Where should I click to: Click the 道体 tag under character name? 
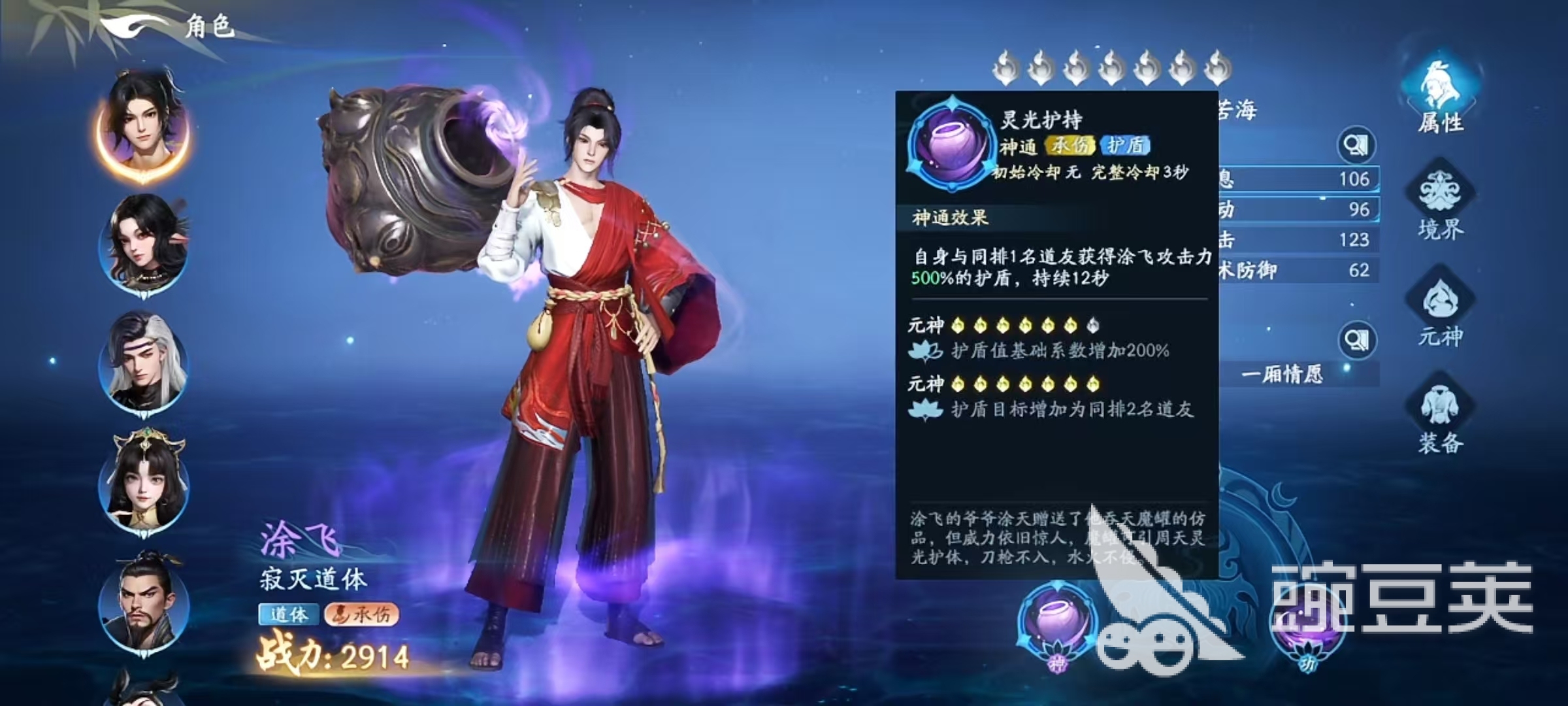click(x=288, y=614)
